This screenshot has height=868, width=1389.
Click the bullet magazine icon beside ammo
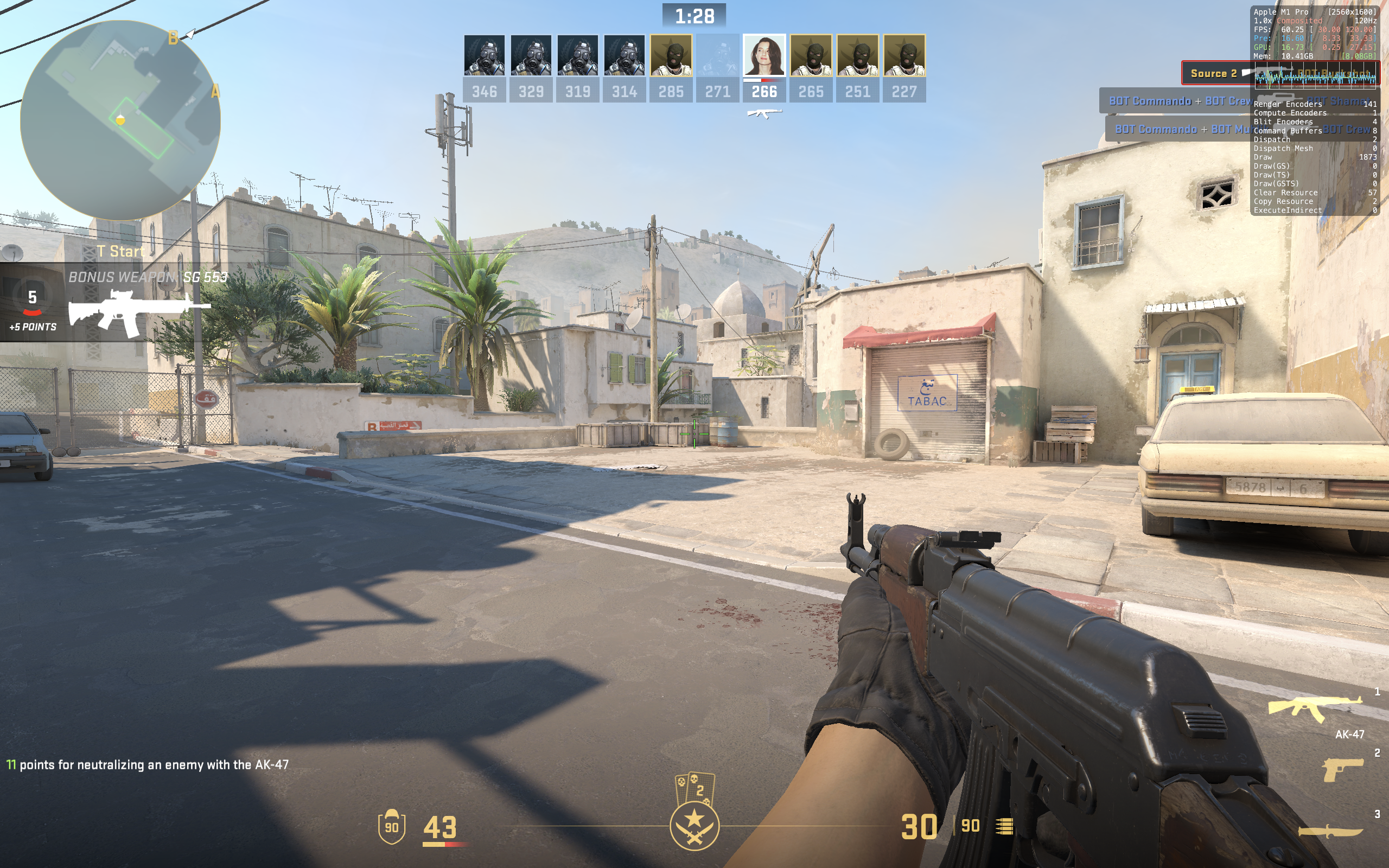coord(1004,826)
